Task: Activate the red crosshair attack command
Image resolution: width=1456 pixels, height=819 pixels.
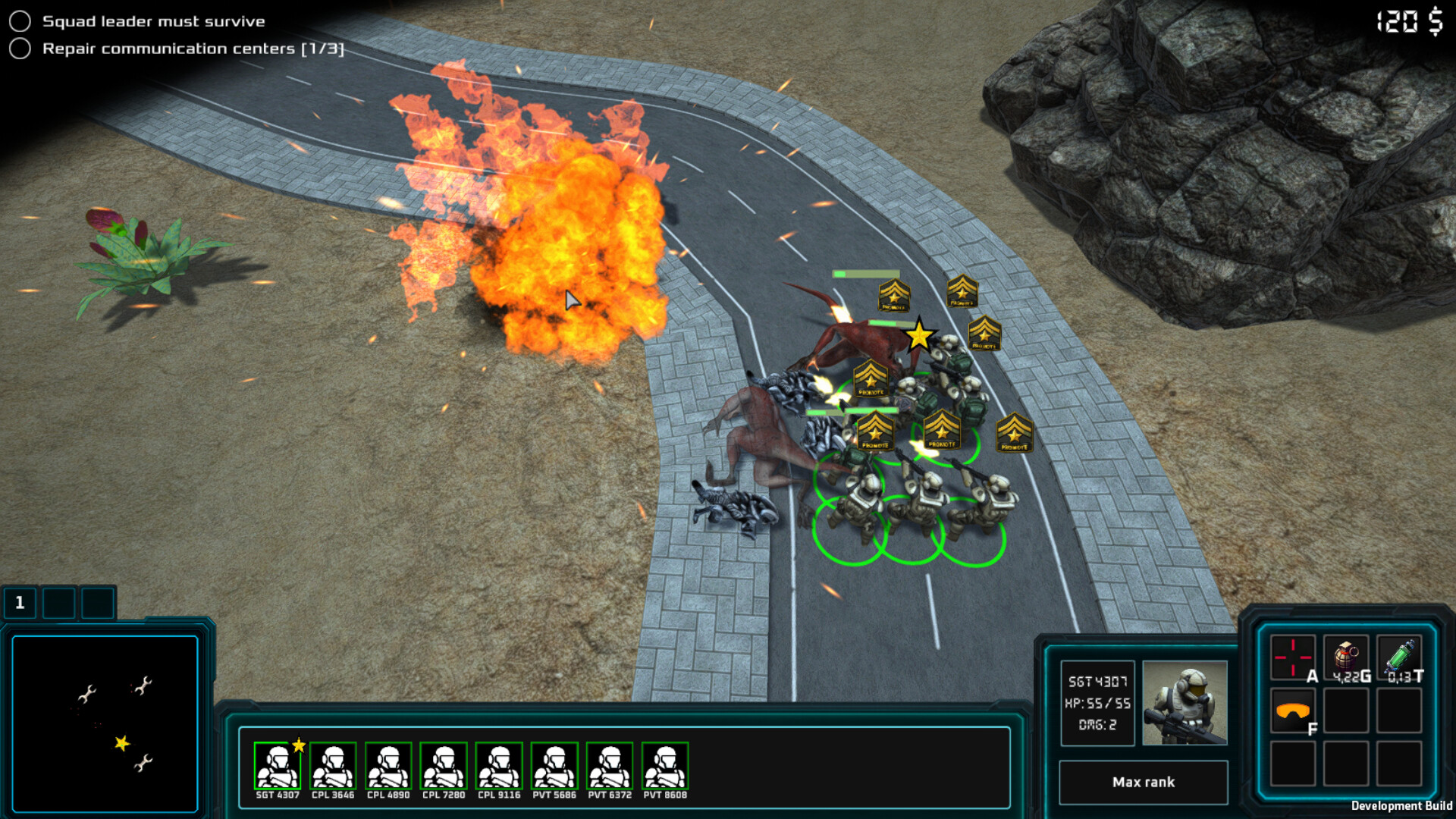Action: point(1293,657)
